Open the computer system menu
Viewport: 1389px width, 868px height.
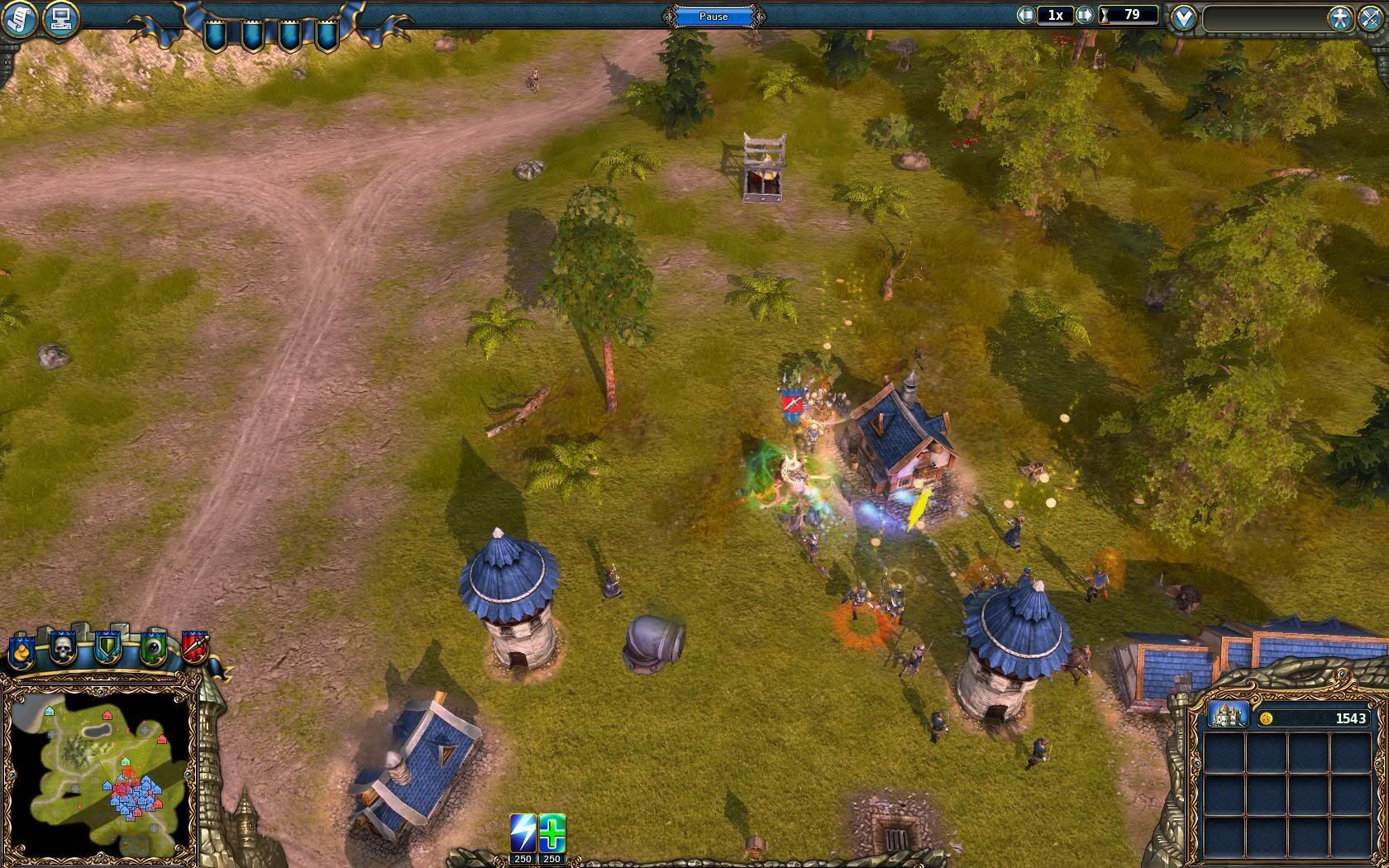pyautogui.click(x=60, y=18)
